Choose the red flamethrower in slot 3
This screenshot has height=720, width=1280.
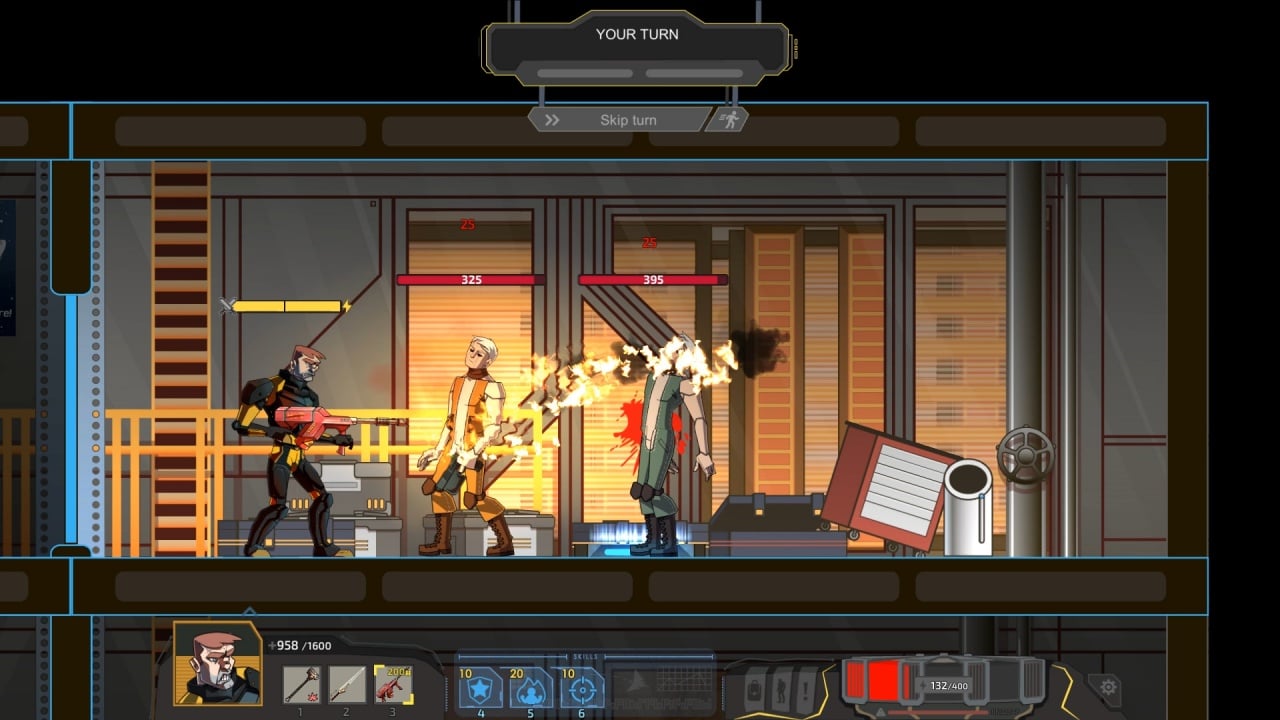pyautogui.click(x=393, y=685)
